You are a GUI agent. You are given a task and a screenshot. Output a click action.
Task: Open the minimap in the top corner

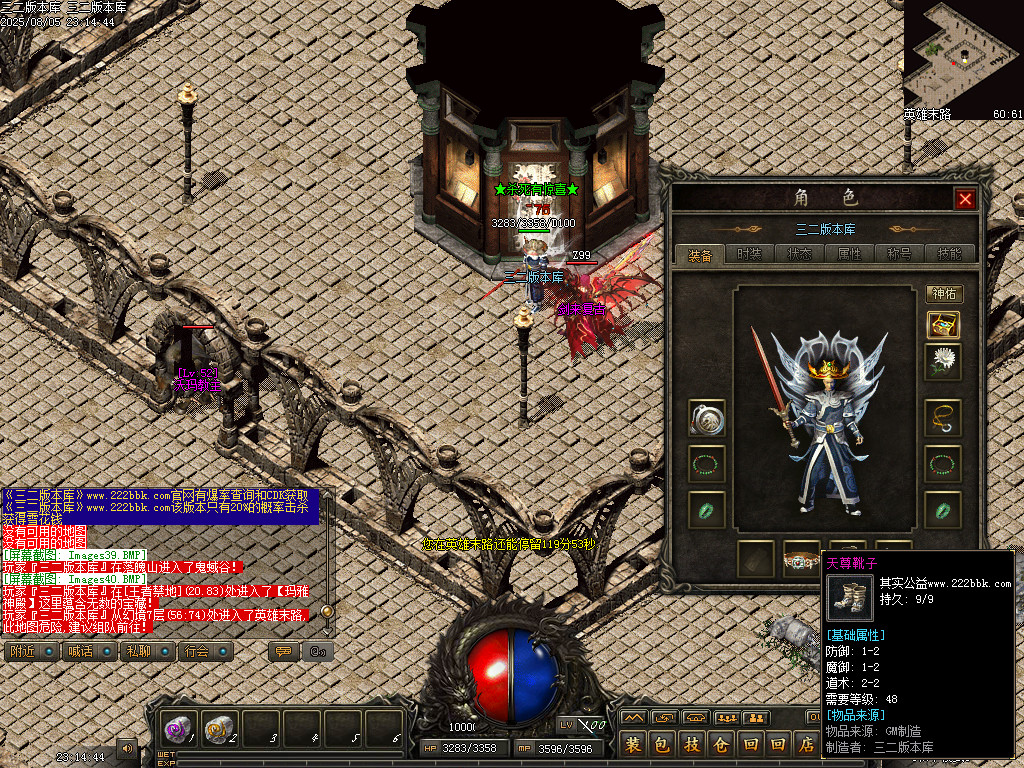click(963, 55)
